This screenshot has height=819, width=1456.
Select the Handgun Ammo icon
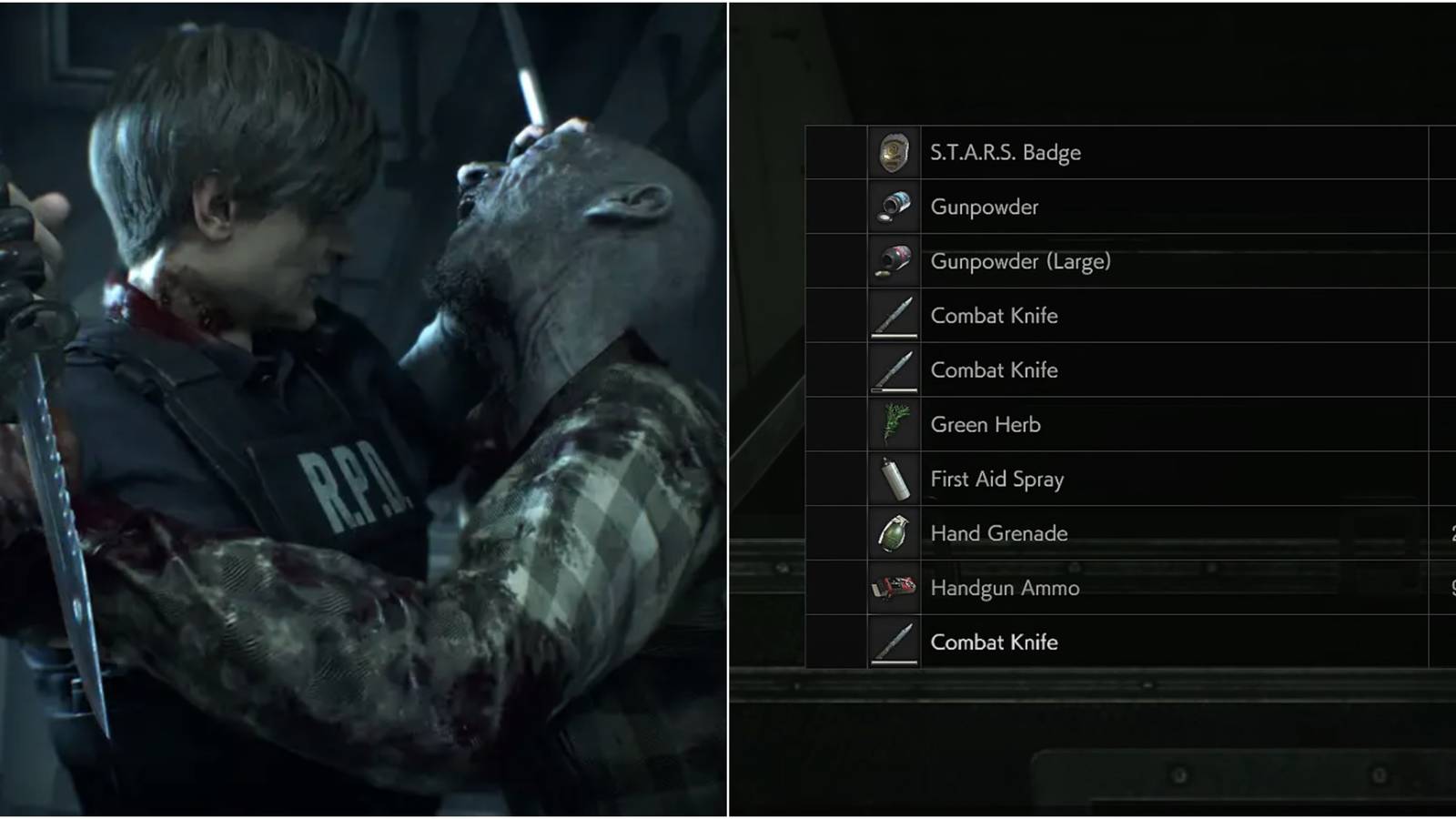(x=893, y=588)
